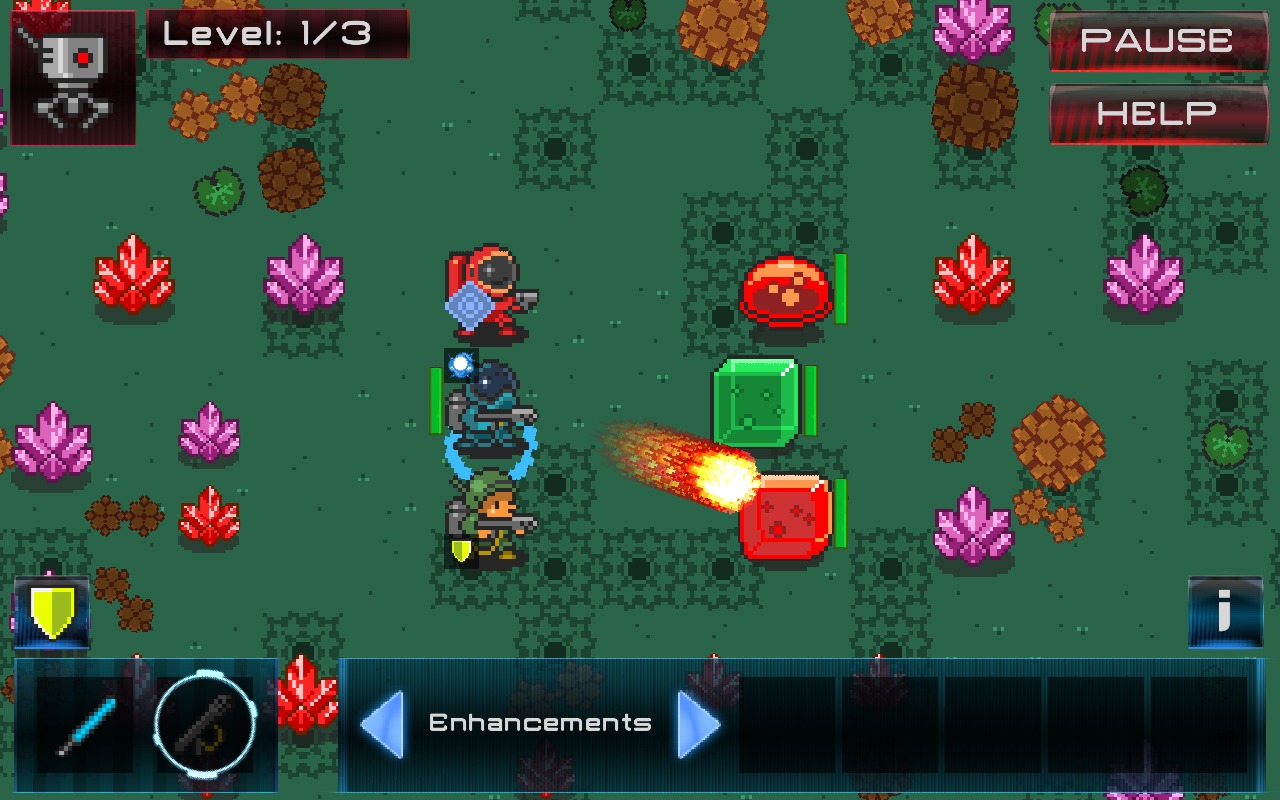This screenshot has width=1280, height=800.
Task: Activate the yellow shield ability
Action: [51, 612]
